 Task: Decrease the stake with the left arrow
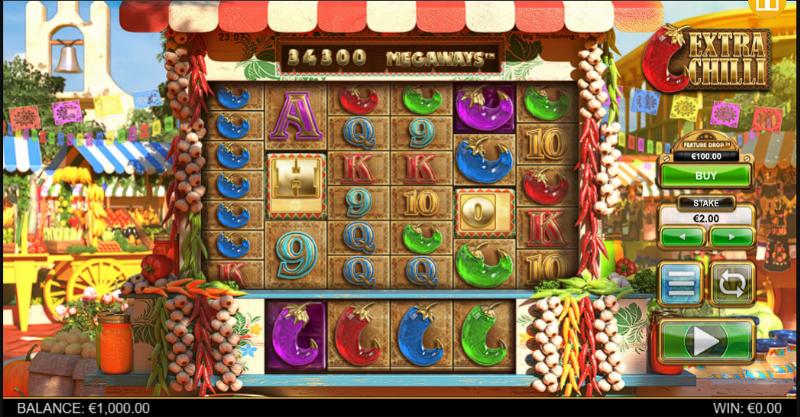(x=682, y=237)
